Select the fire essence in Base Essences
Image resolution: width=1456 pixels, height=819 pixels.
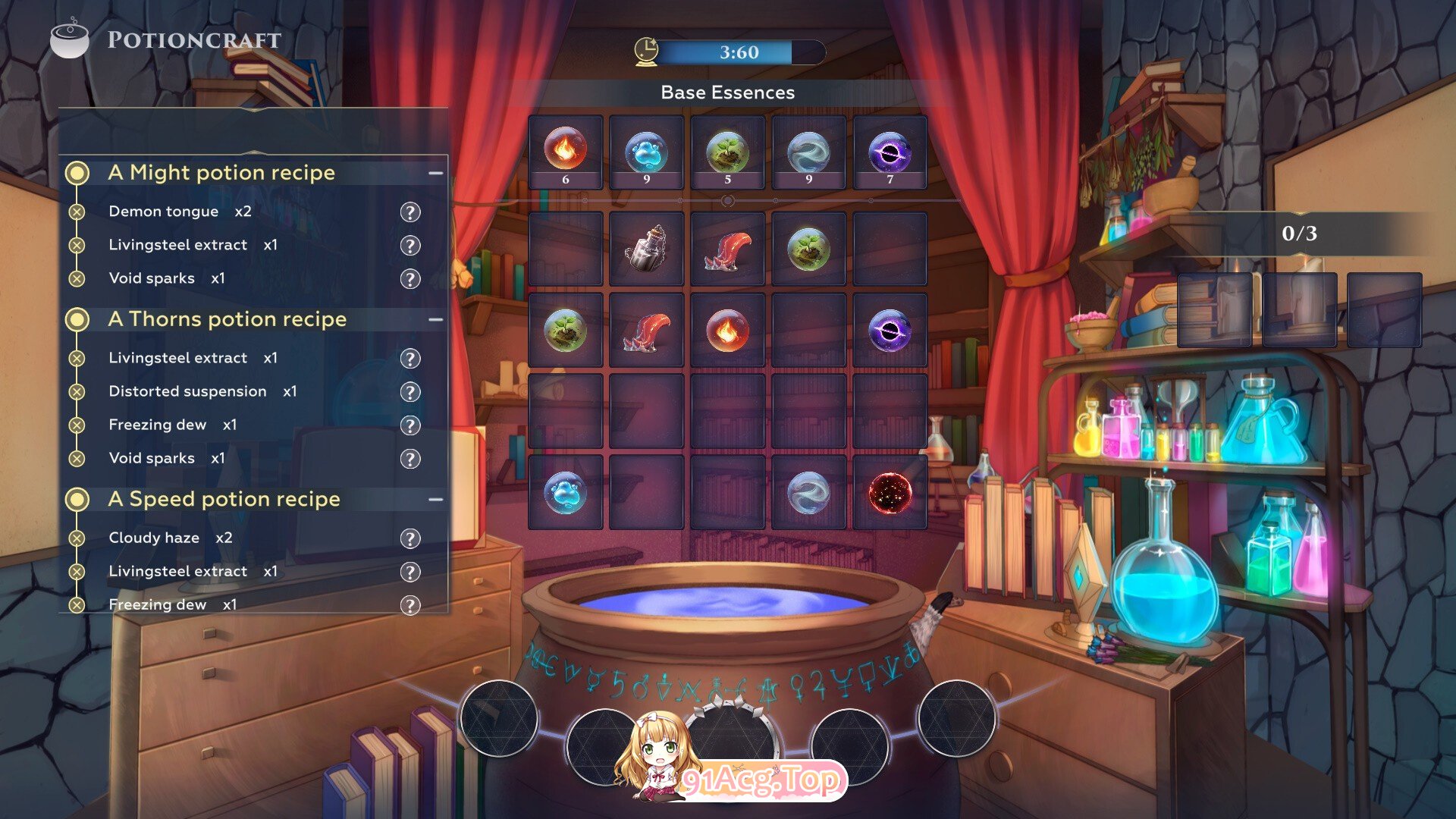565,151
